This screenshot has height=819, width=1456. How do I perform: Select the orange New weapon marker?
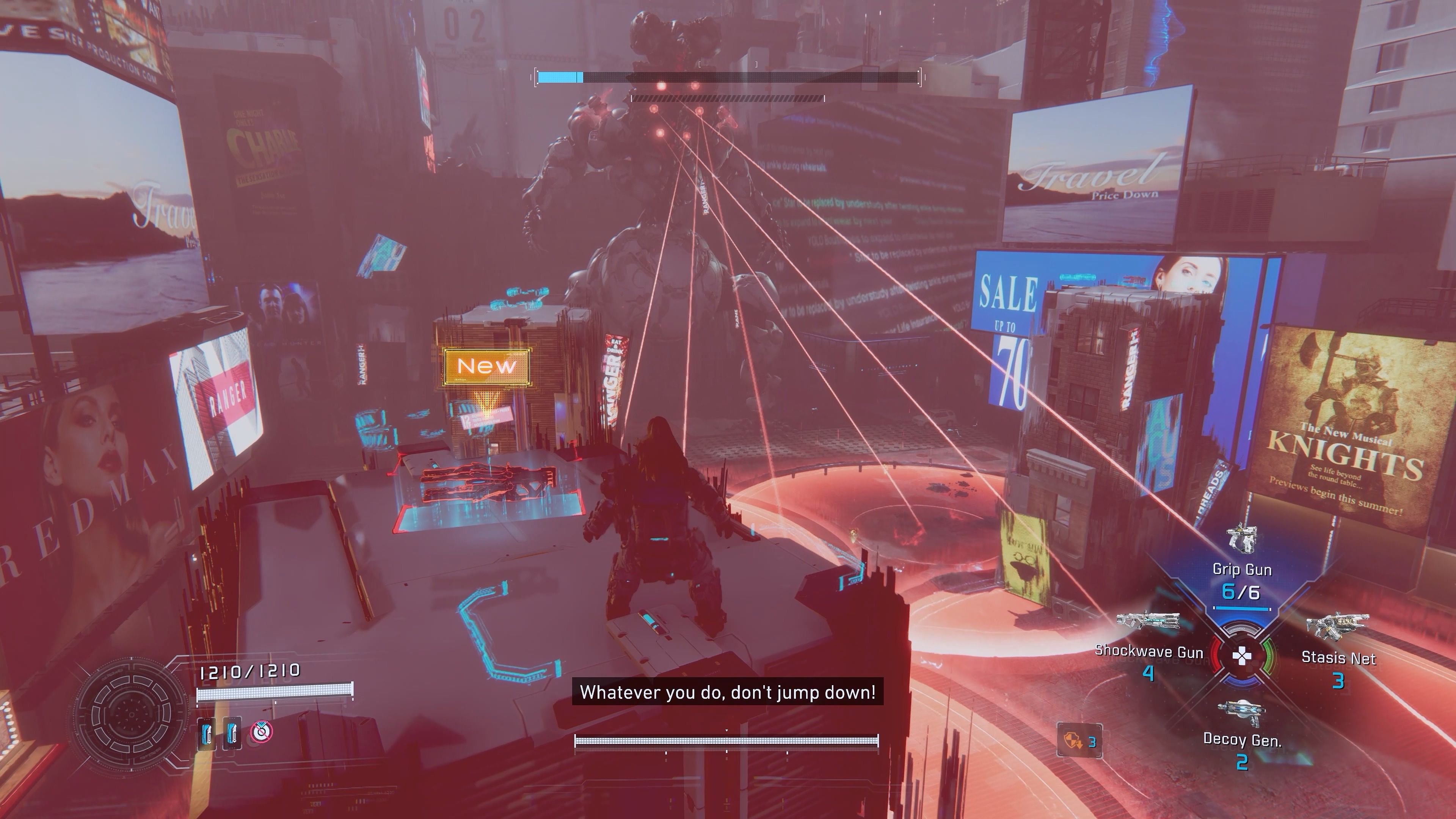(486, 366)
